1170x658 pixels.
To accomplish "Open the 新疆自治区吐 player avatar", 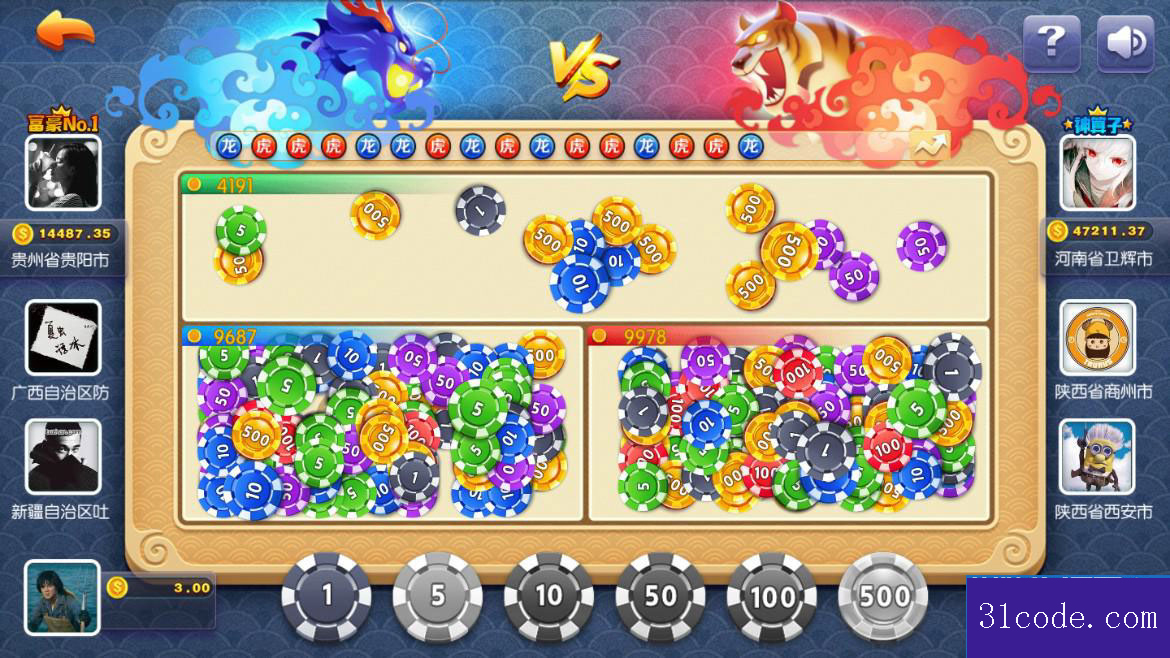I will coord(63,458).
